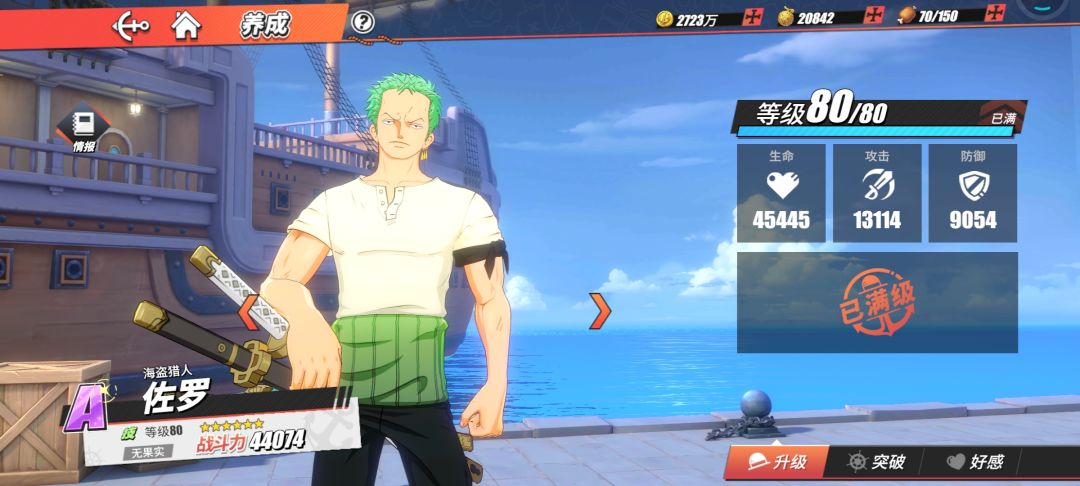Add more gold coins with plus button
1080x486 pixels.
tap(753, 17)
